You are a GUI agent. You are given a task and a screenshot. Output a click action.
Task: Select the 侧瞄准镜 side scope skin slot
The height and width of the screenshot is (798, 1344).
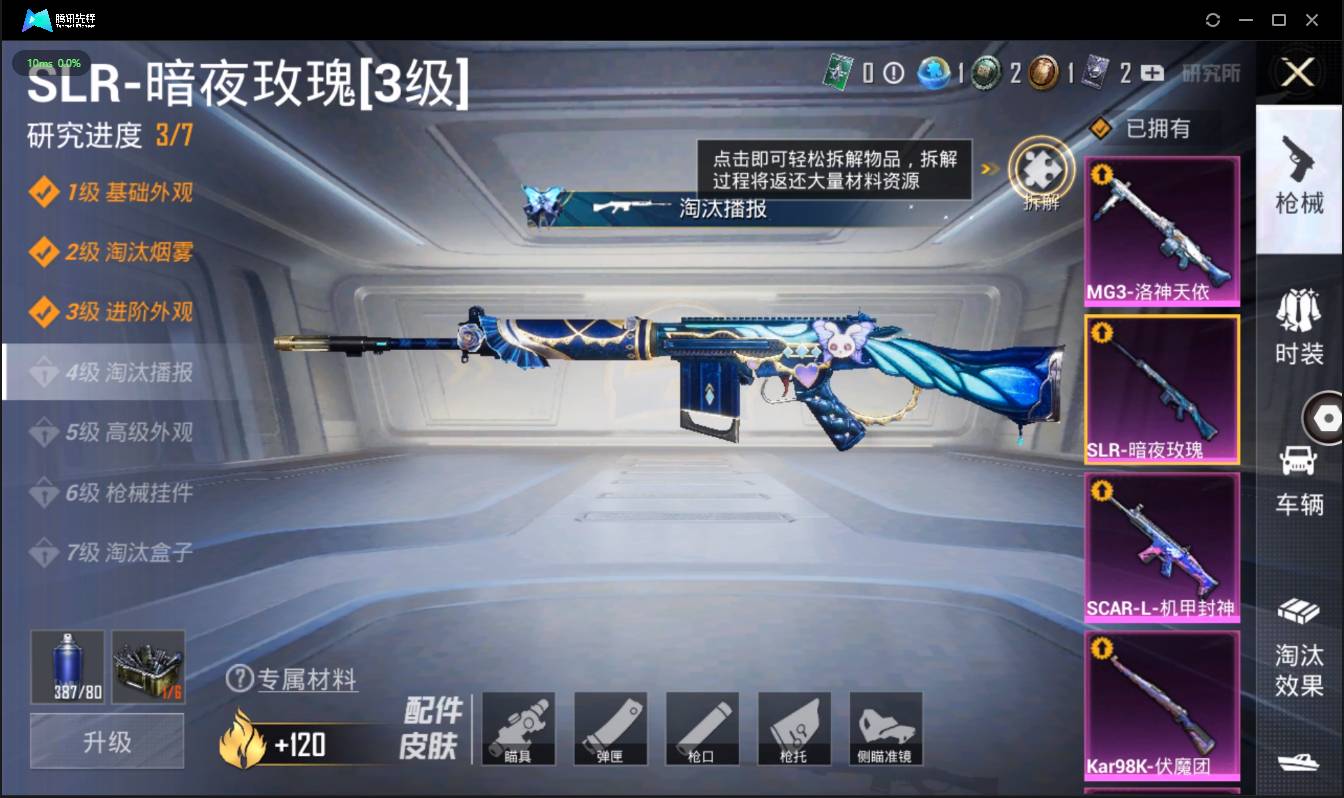(886, 728)
